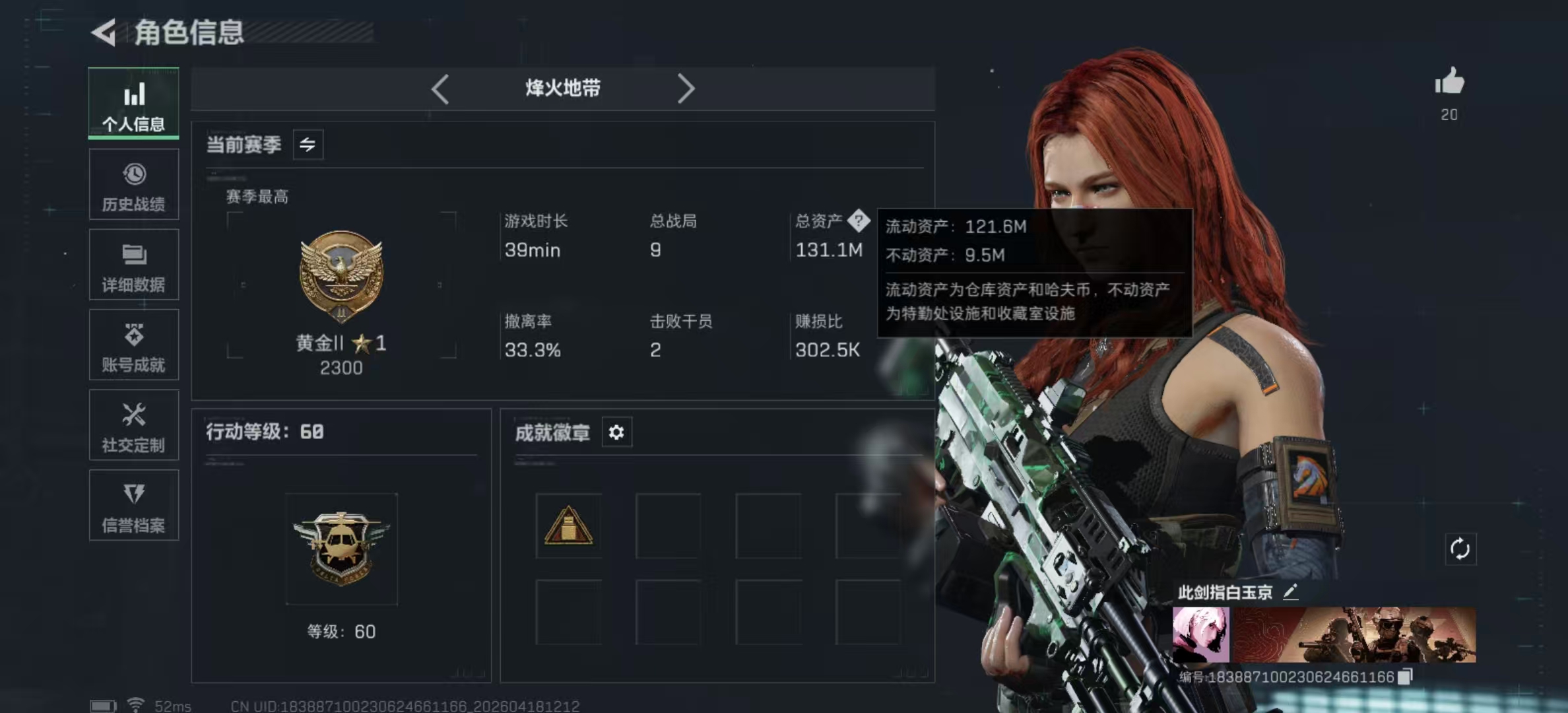Open the 成就徽章 badge settings gear
The height and width of the screenshot is (713, 1568).
click(x=616, y=432)
